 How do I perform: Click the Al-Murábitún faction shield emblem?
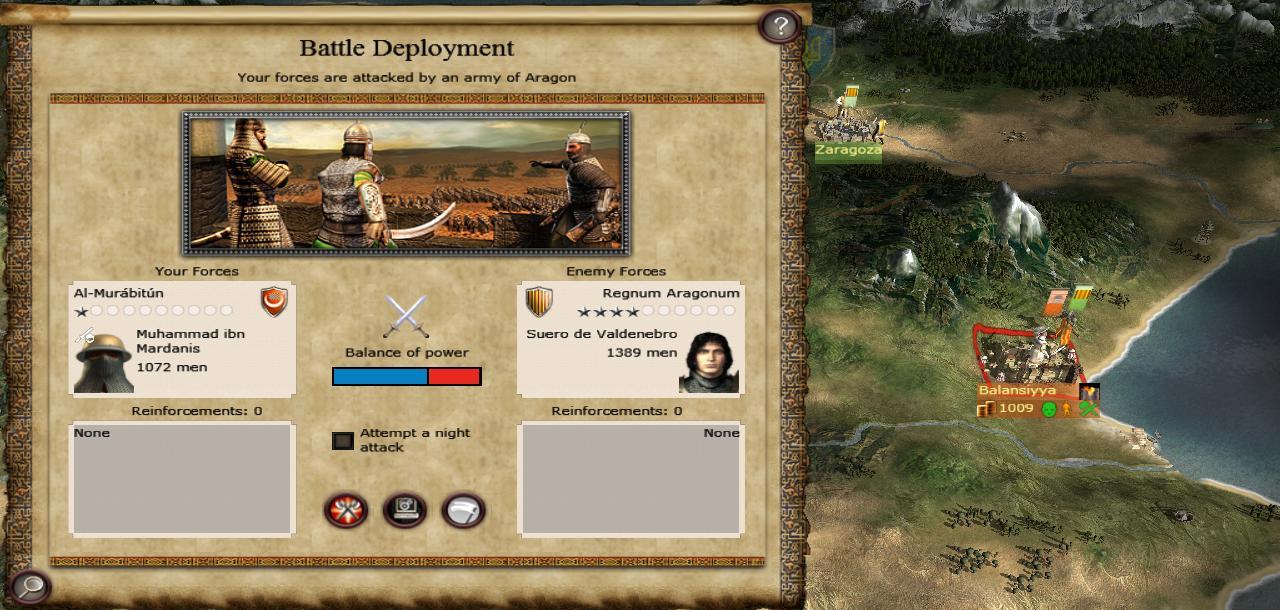[x=273, y=301]
